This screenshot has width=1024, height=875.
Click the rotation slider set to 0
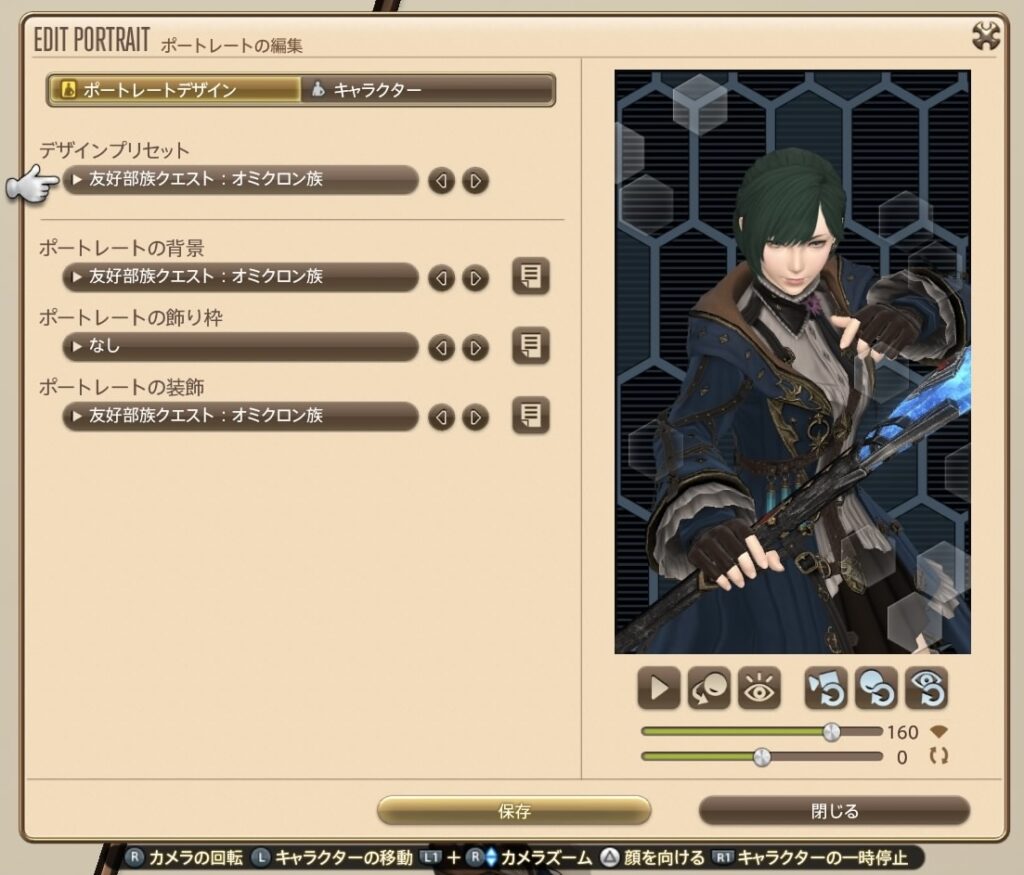coord(762,757)
